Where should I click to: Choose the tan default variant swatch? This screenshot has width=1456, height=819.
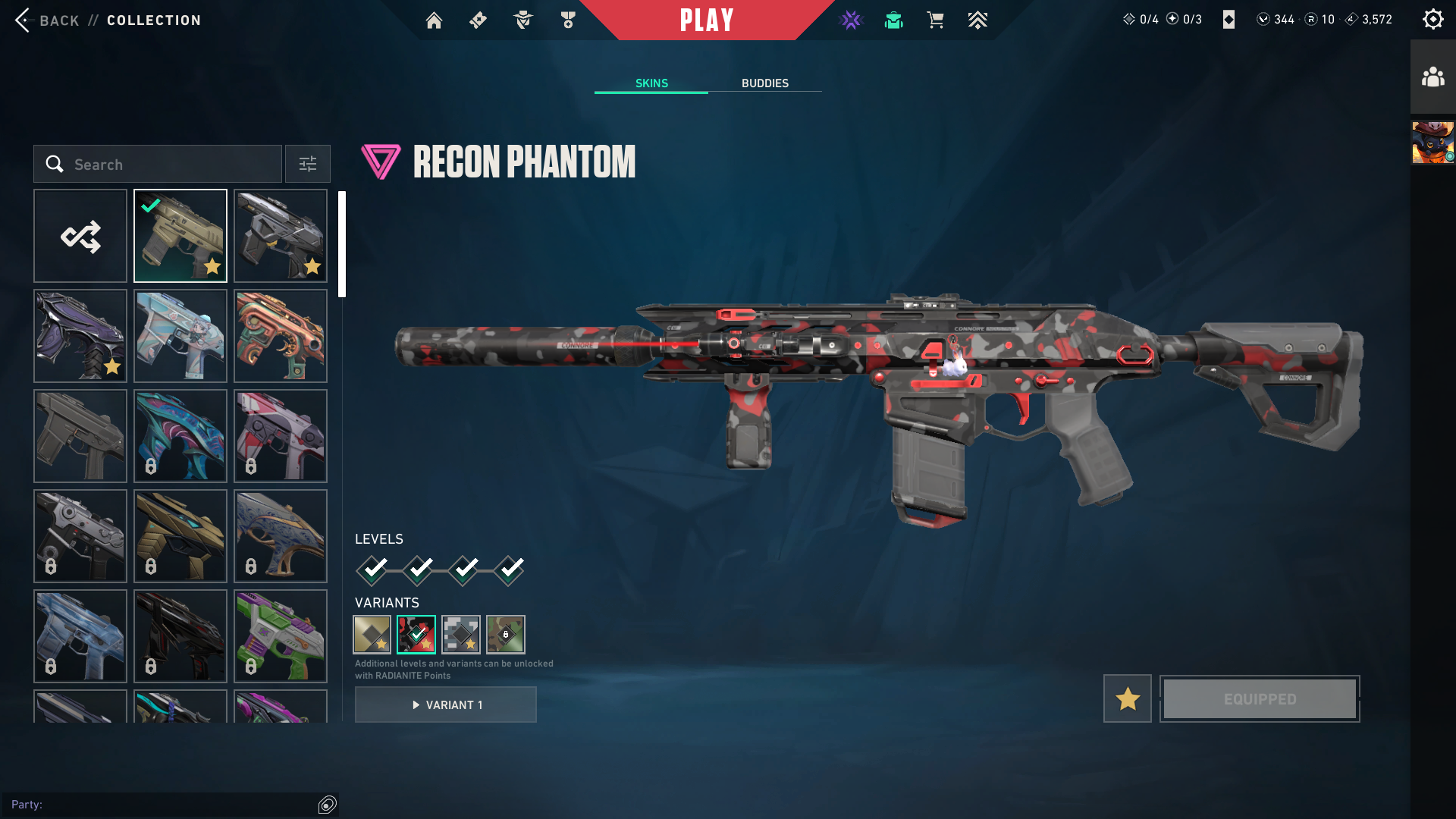(372, 634)
